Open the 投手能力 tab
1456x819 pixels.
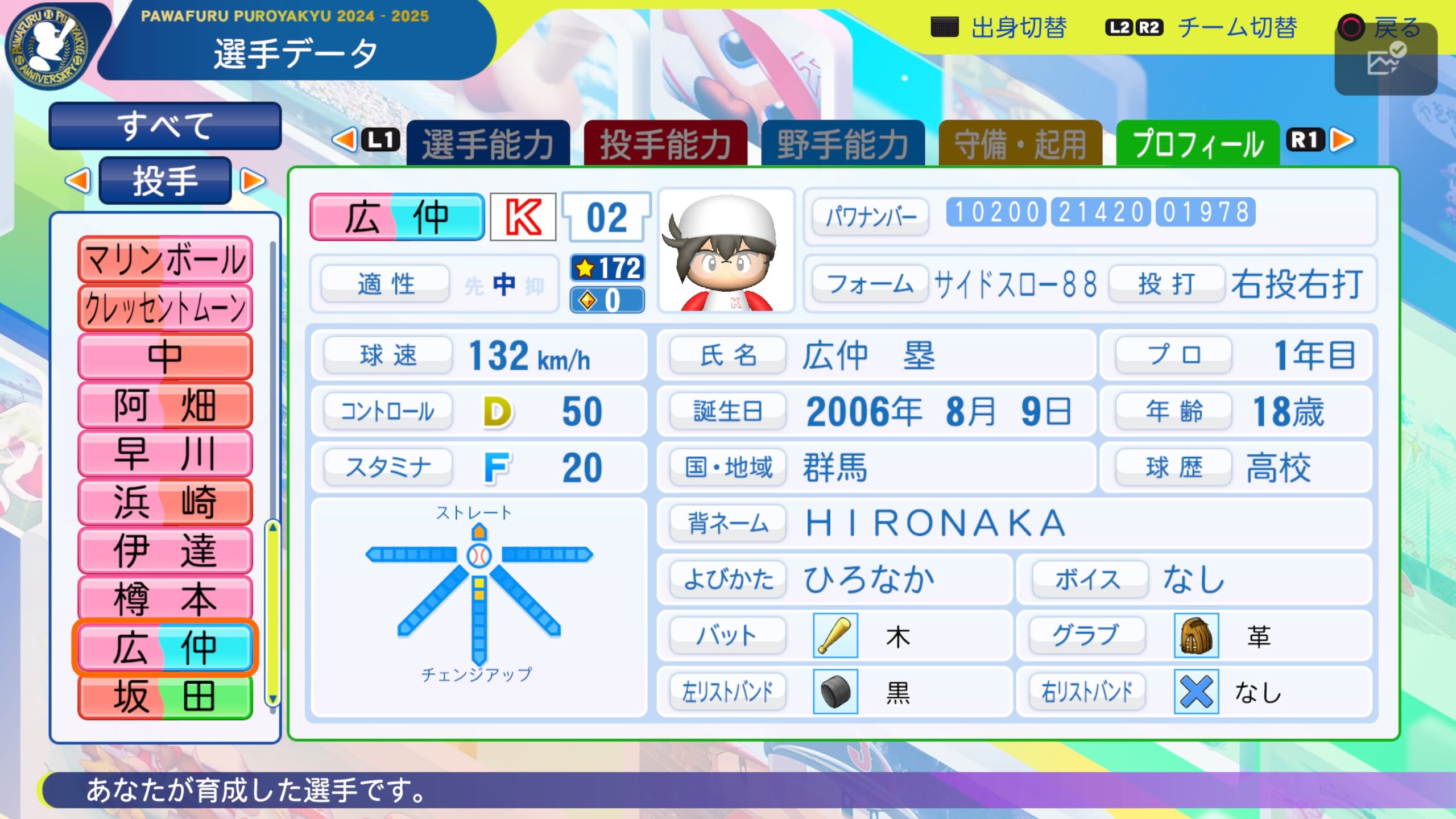(x=665, y=144)
